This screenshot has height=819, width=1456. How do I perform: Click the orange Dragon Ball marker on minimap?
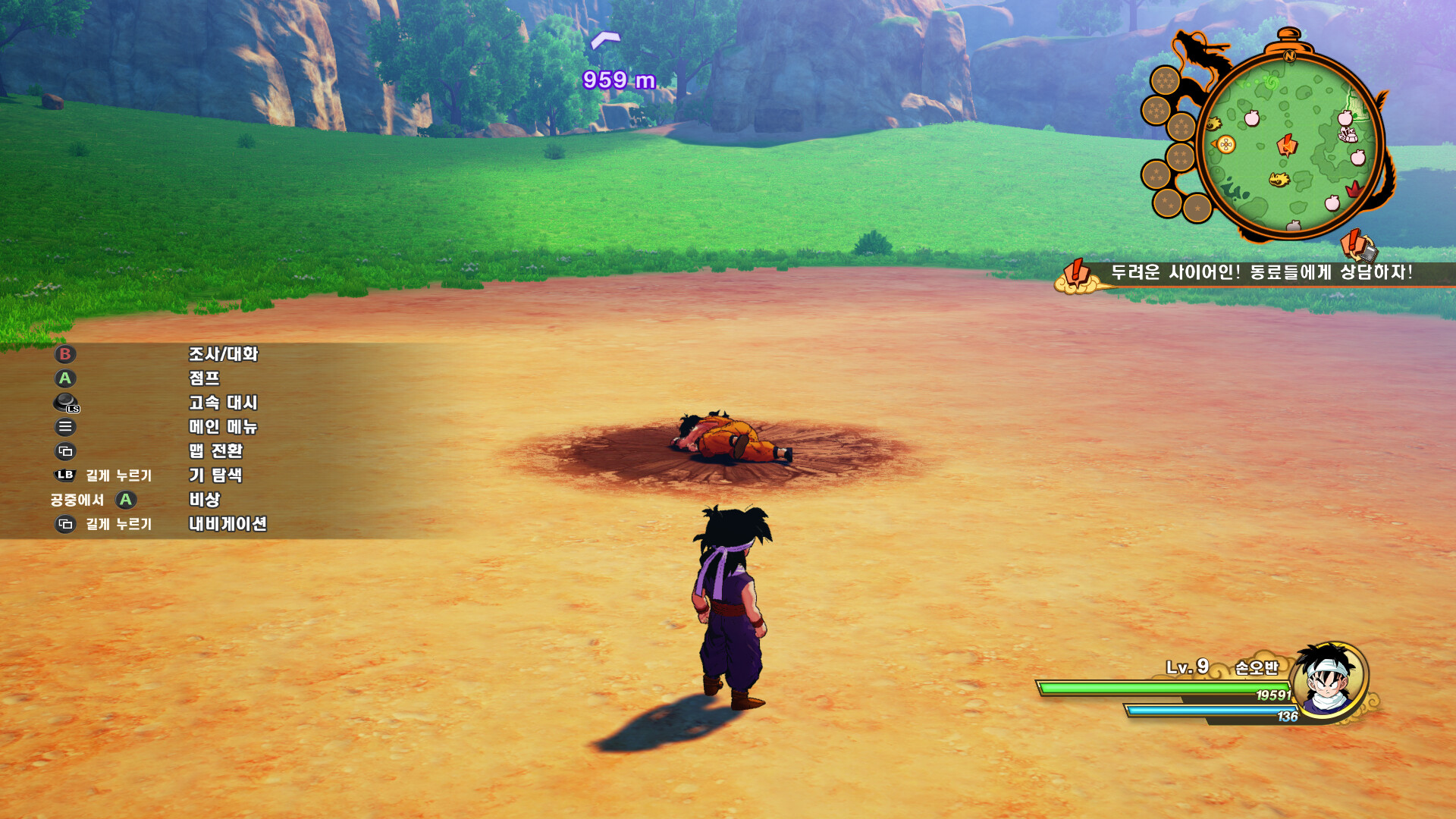tap(1225, 144)
